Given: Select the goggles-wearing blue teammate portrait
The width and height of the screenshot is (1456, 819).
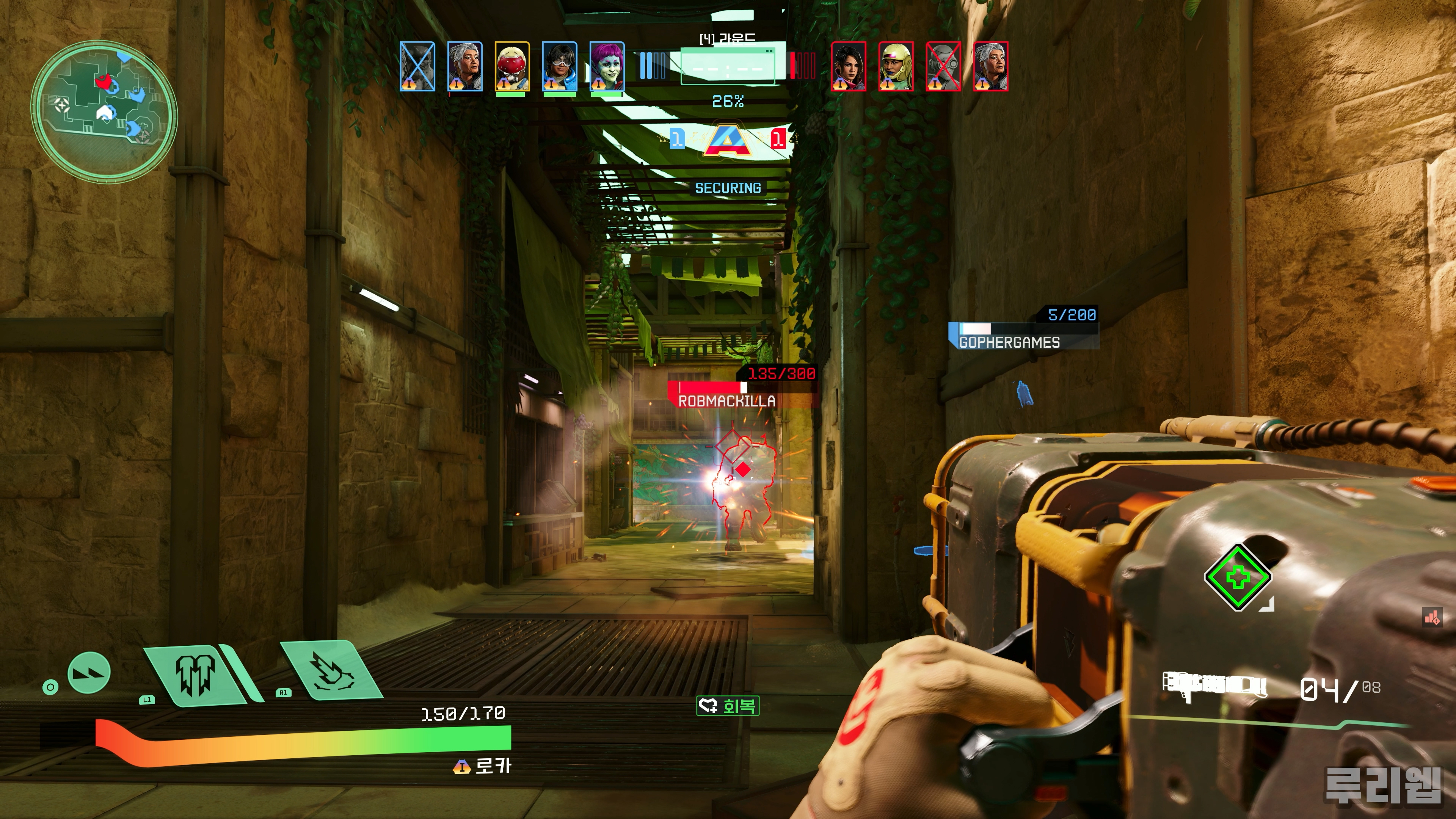Looking at the screenshot, I should (560, 66).
